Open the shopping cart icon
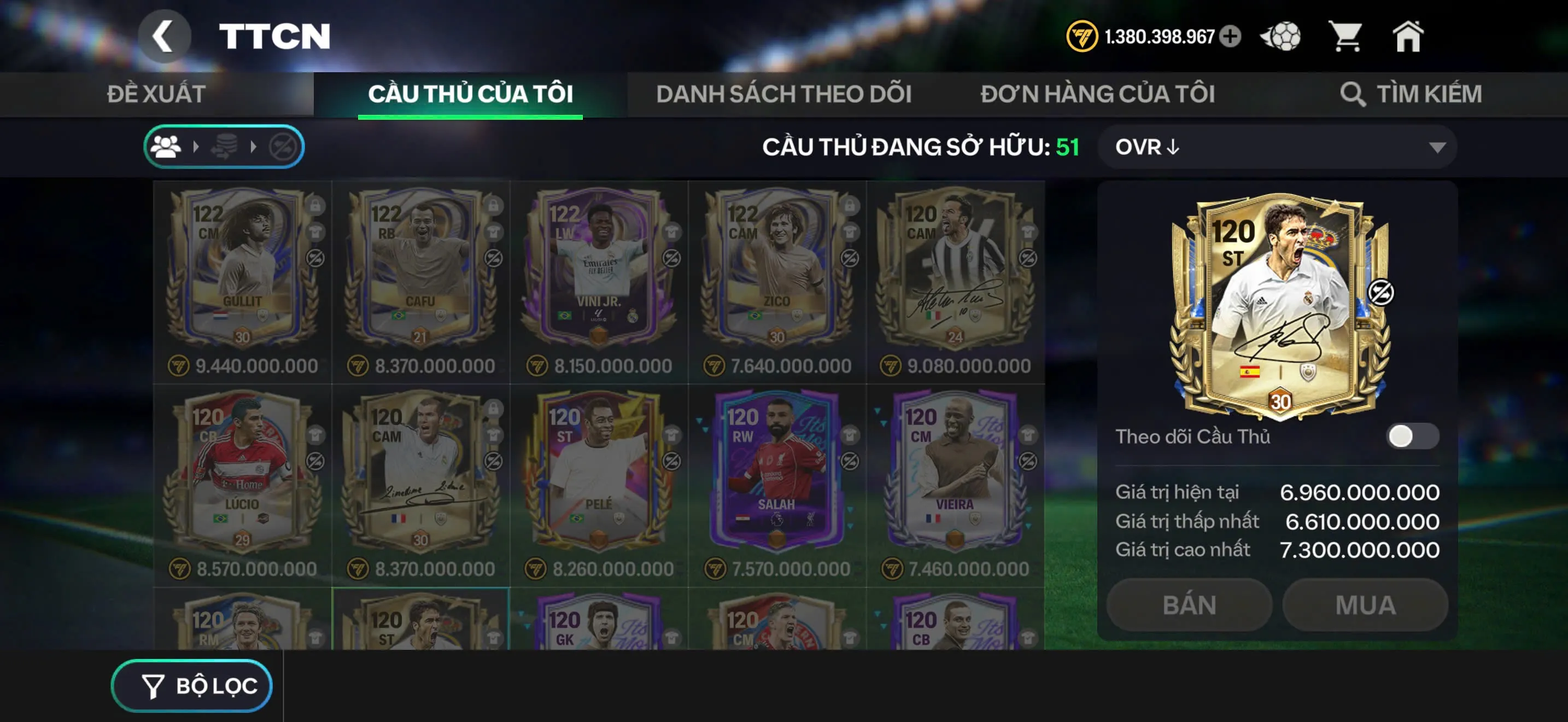 coord(1348,37)
